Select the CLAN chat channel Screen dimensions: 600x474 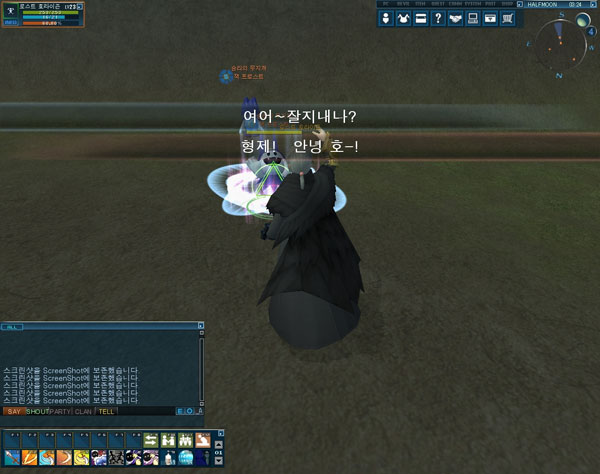pyautogui.click(x=84, y=411)
